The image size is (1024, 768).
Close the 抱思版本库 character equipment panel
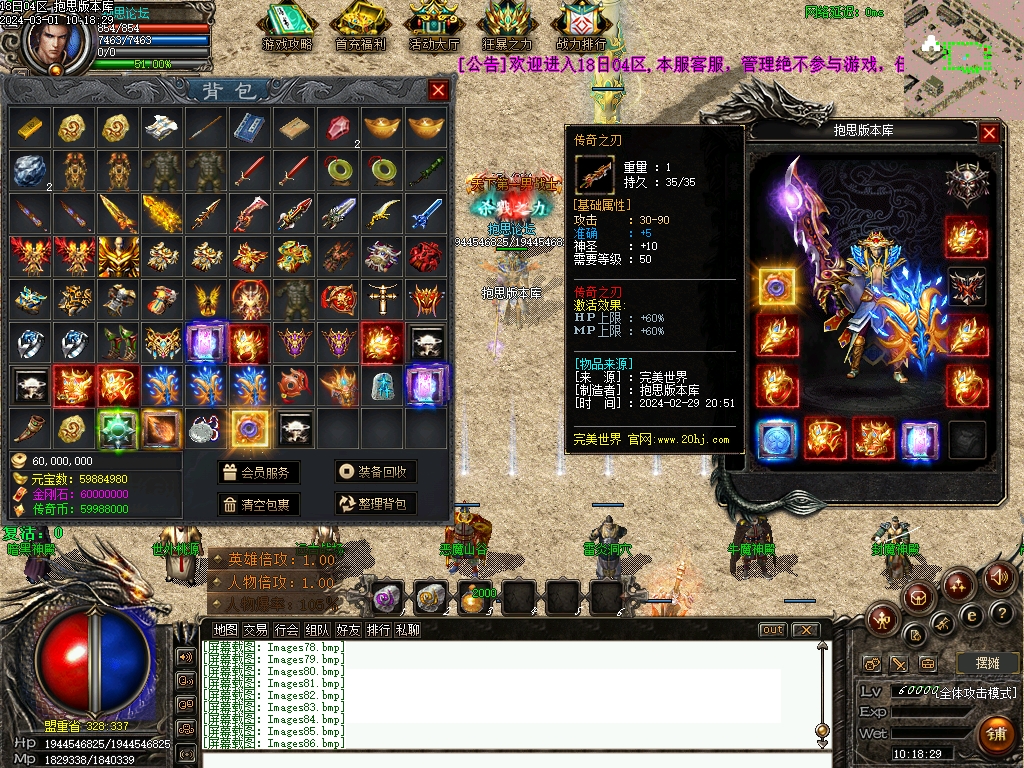(x=989, y=132)
